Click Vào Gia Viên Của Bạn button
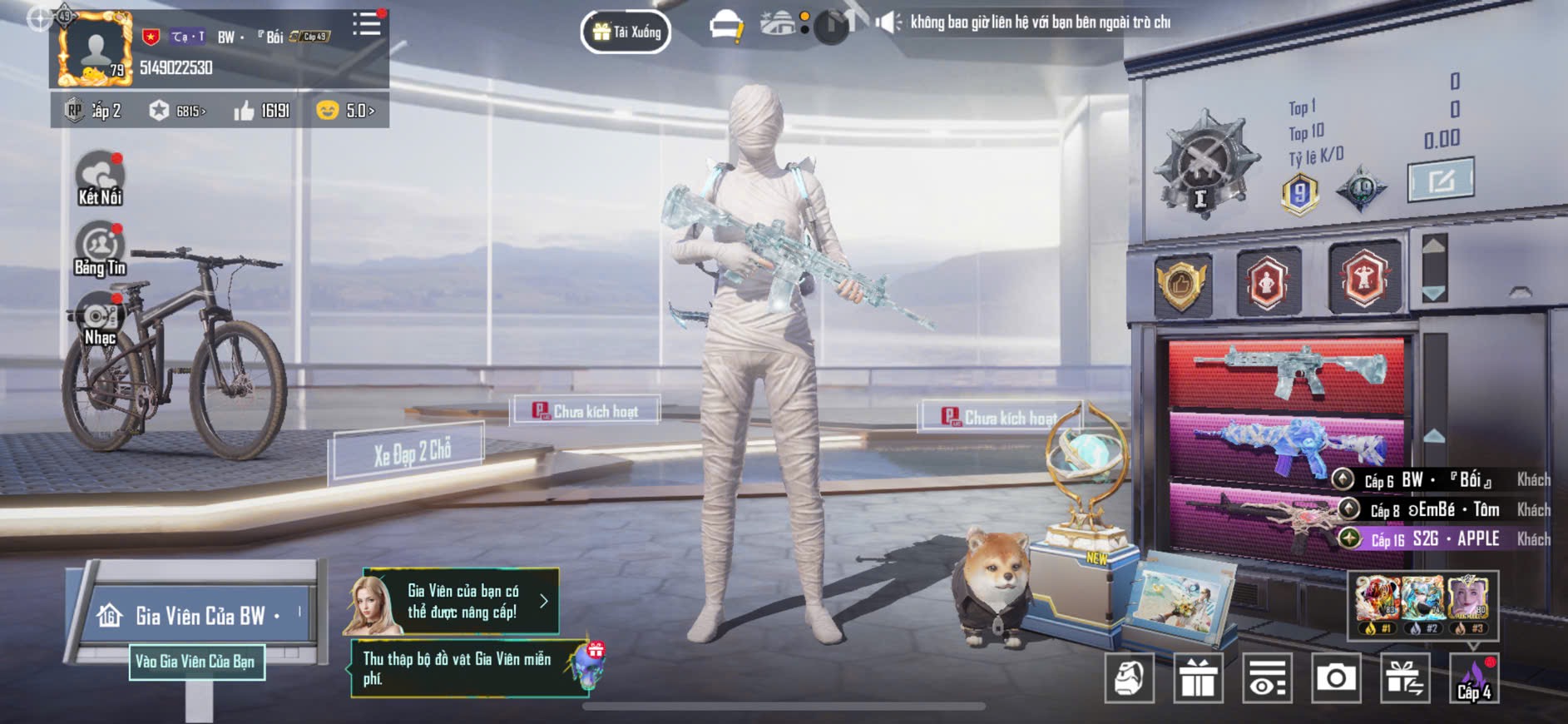Viewport: 1568px width, 724px height. click(x=196, y=662)
